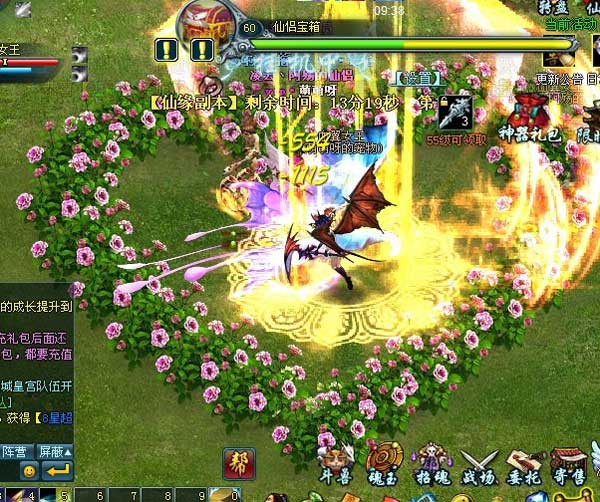Click the first yellow exclamation notification
Image resolution: width=600 pixels, height=502 pixels.
pos(166,48)
